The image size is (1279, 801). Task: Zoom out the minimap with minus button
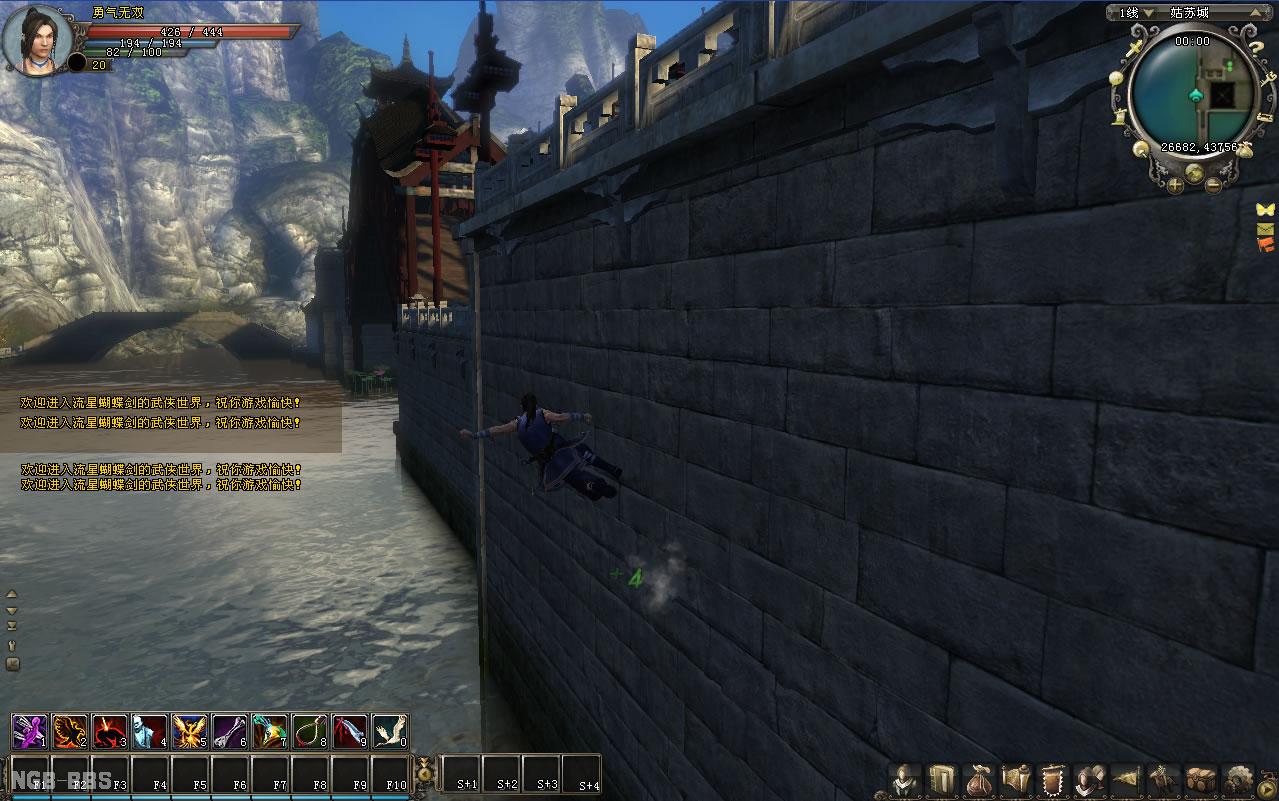click(x=1212, y=184)
